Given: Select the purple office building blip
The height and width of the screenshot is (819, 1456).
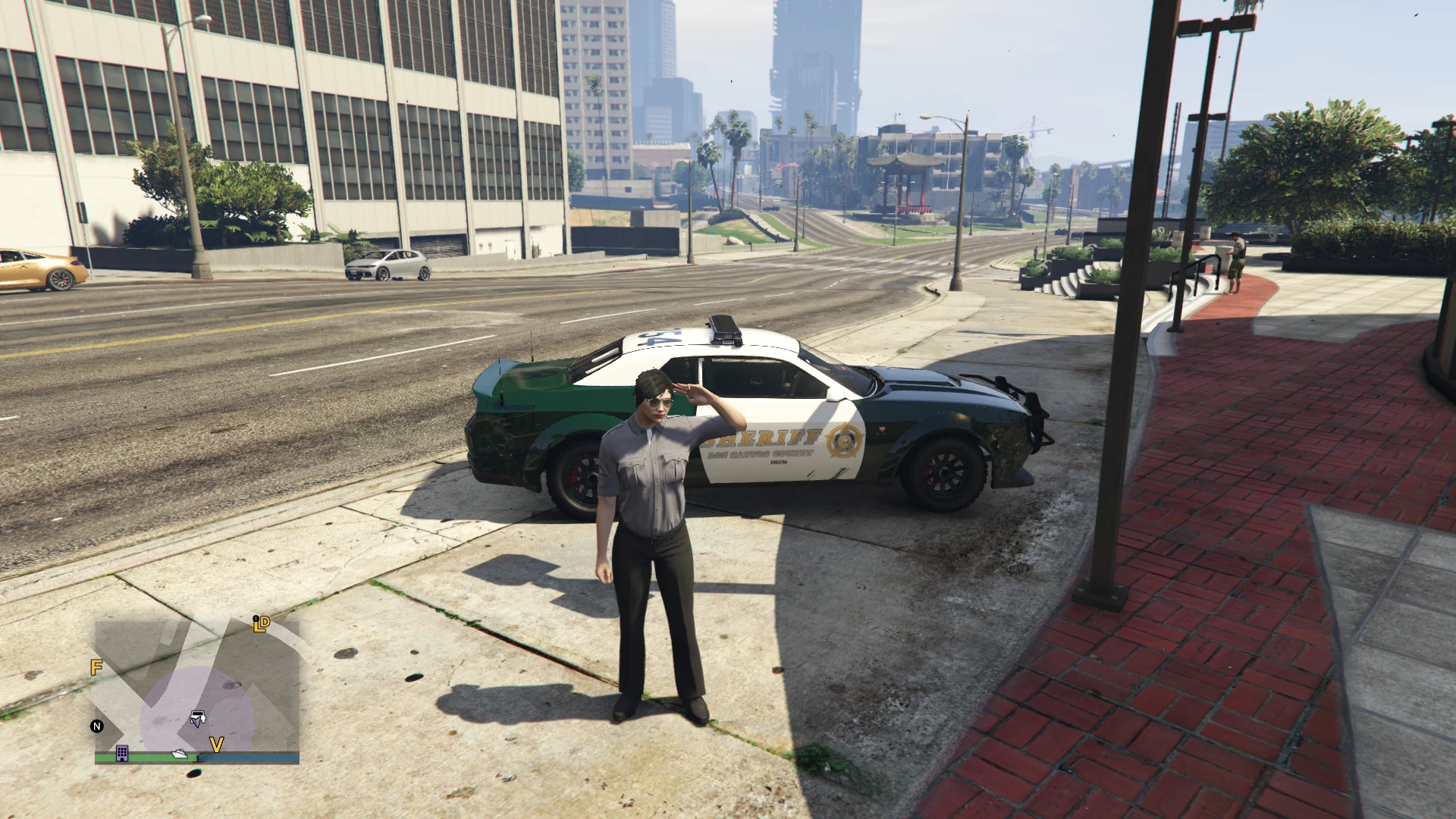Looking at the screenshot, I should pyautogui.click(x=122, y=753).
